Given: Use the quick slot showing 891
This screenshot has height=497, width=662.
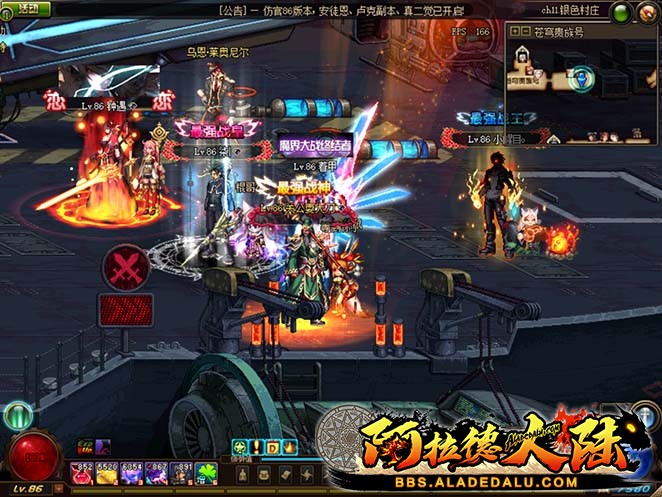Looking at the screenshot, I should pyautogui.click(x=181, y=473).
